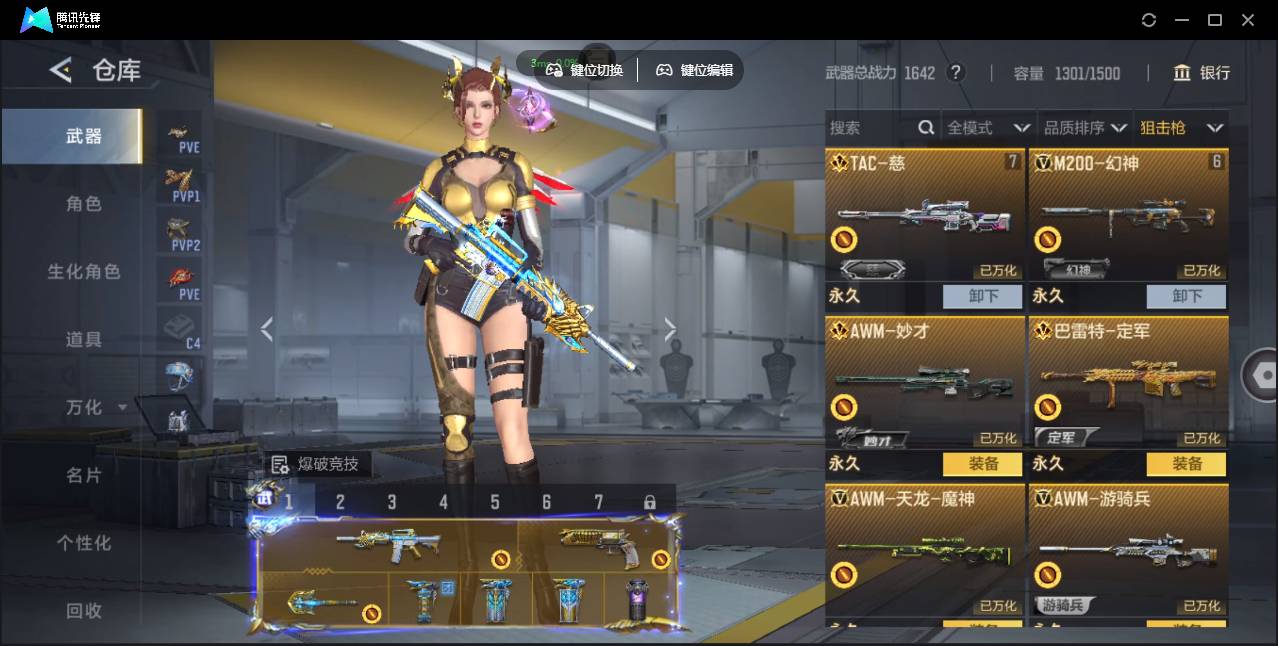Click the weapon search field
This screenshot has width=1278, height=646.
(872, 128)
